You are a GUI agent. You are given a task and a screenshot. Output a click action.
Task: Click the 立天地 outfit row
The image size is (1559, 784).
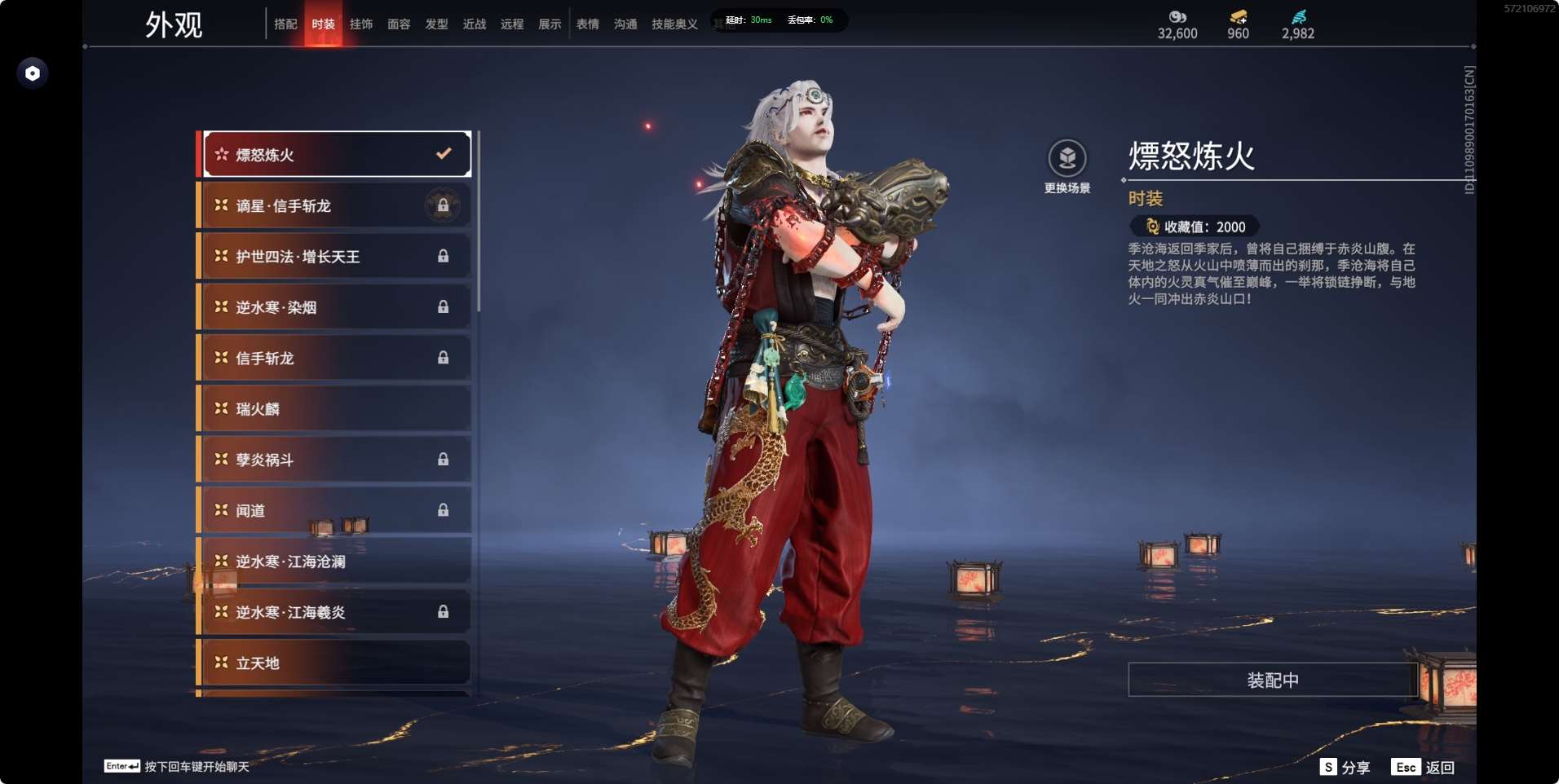[336, 663]
